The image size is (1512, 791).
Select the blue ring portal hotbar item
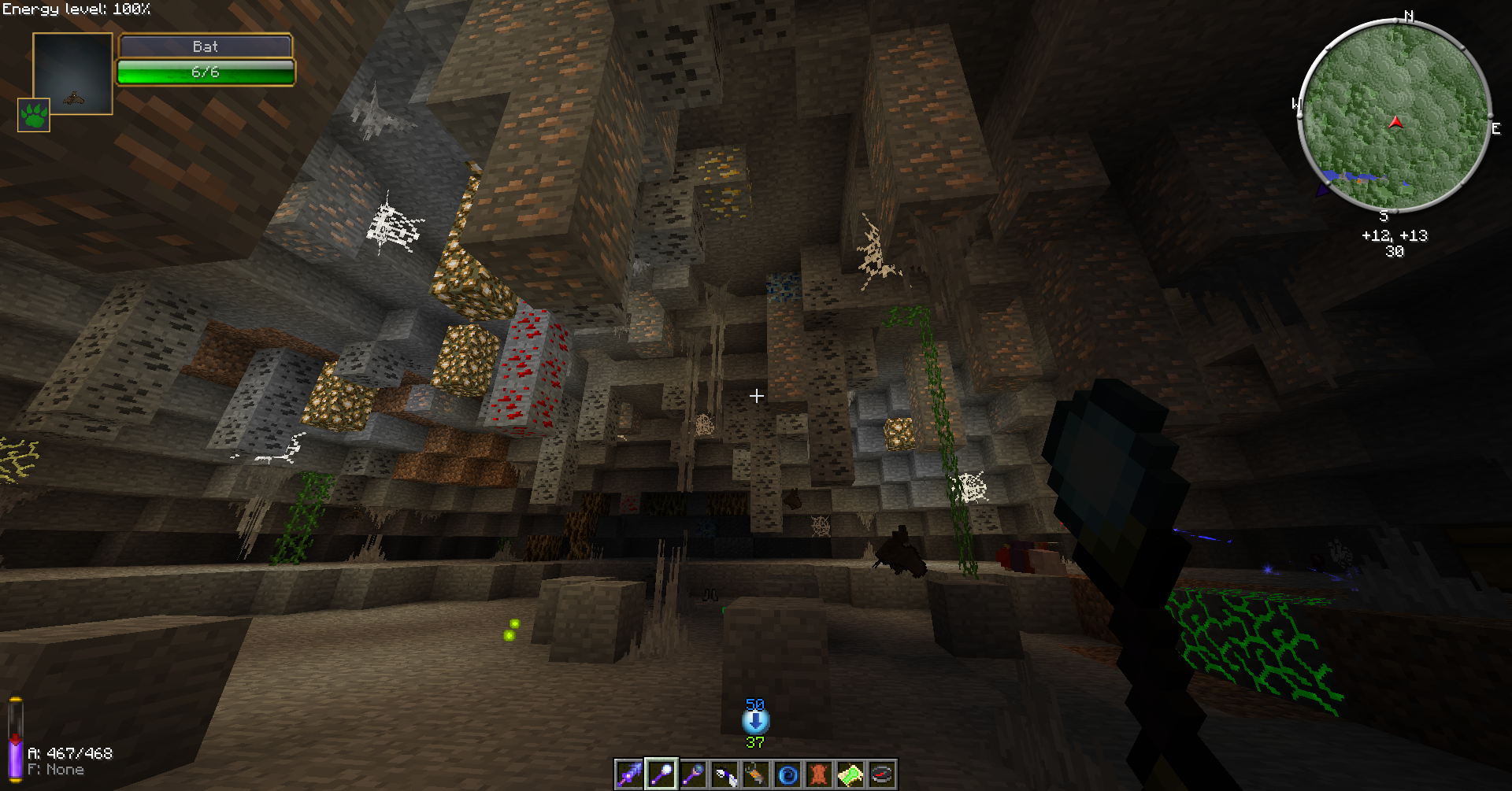787,775
